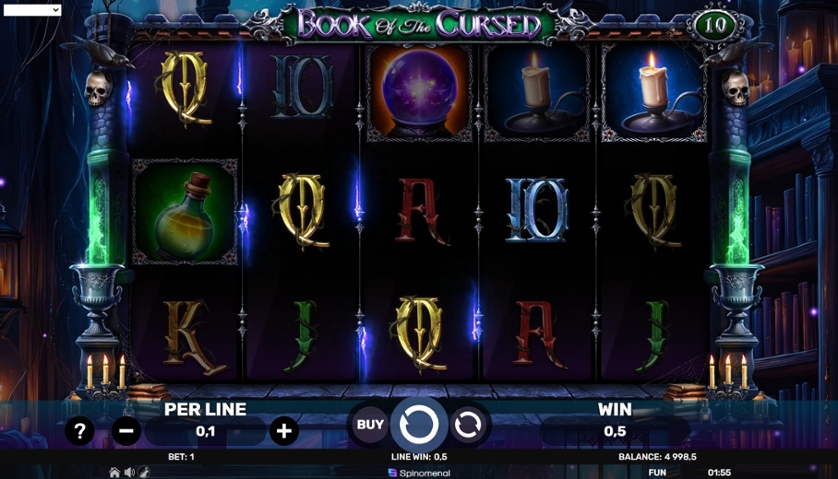Toggle the sound speaker icon
Viewport: 838px width, 479px height.
coord(129,472)
